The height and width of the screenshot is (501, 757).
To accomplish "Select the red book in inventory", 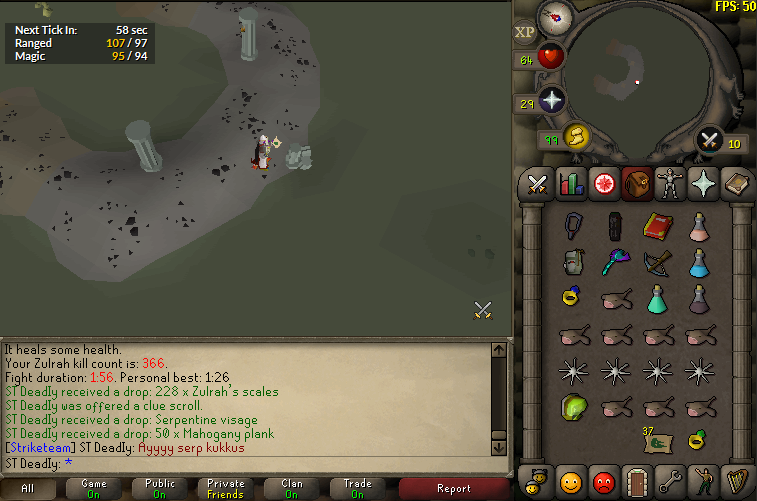I will click(x=657, y=226).
